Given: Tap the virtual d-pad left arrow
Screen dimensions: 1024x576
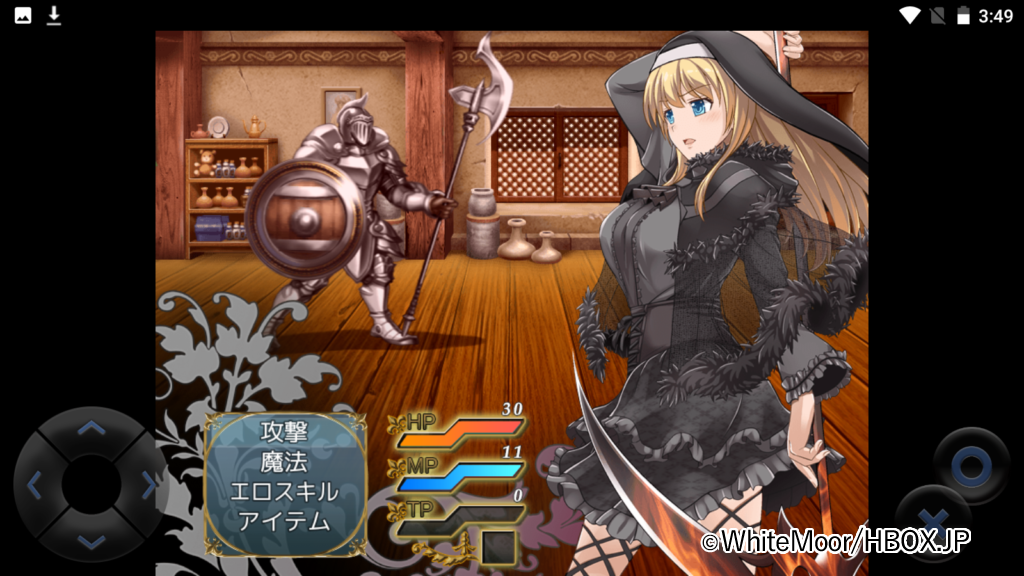Looking at the screenshot, I should pyautogui.click(x=35, y=486).
